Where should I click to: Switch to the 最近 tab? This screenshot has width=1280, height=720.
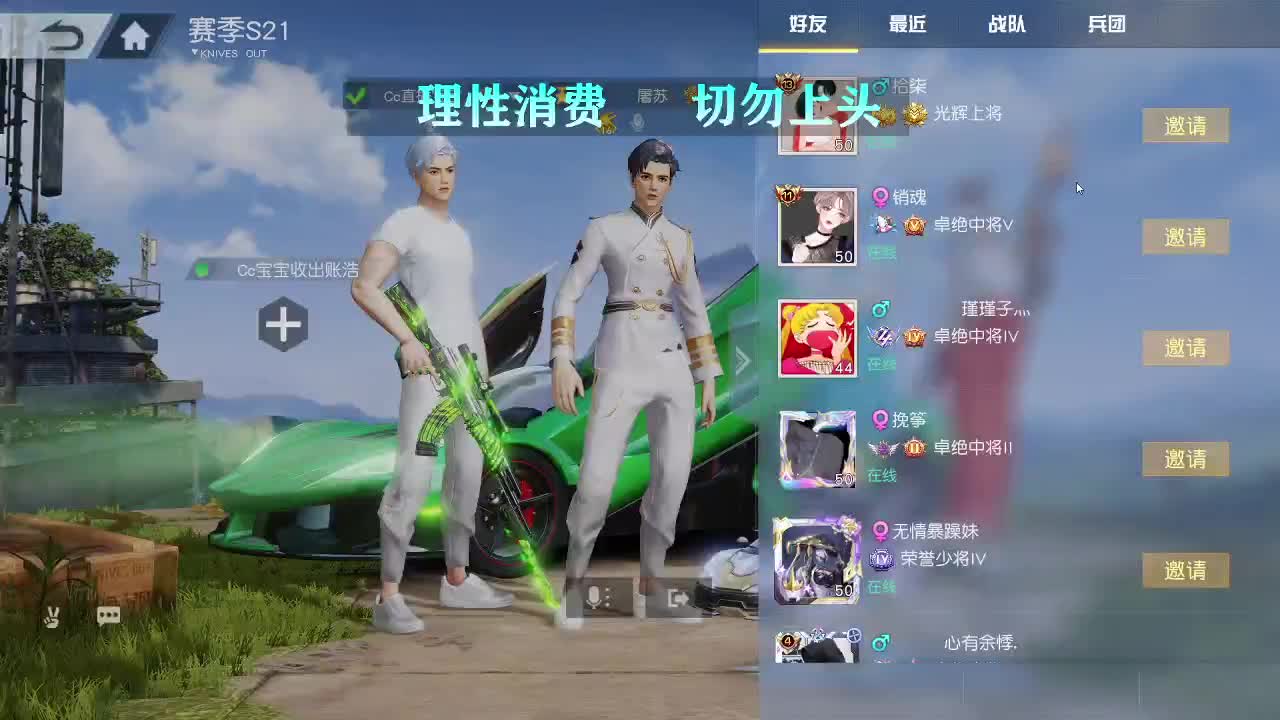tap(908, 25)
